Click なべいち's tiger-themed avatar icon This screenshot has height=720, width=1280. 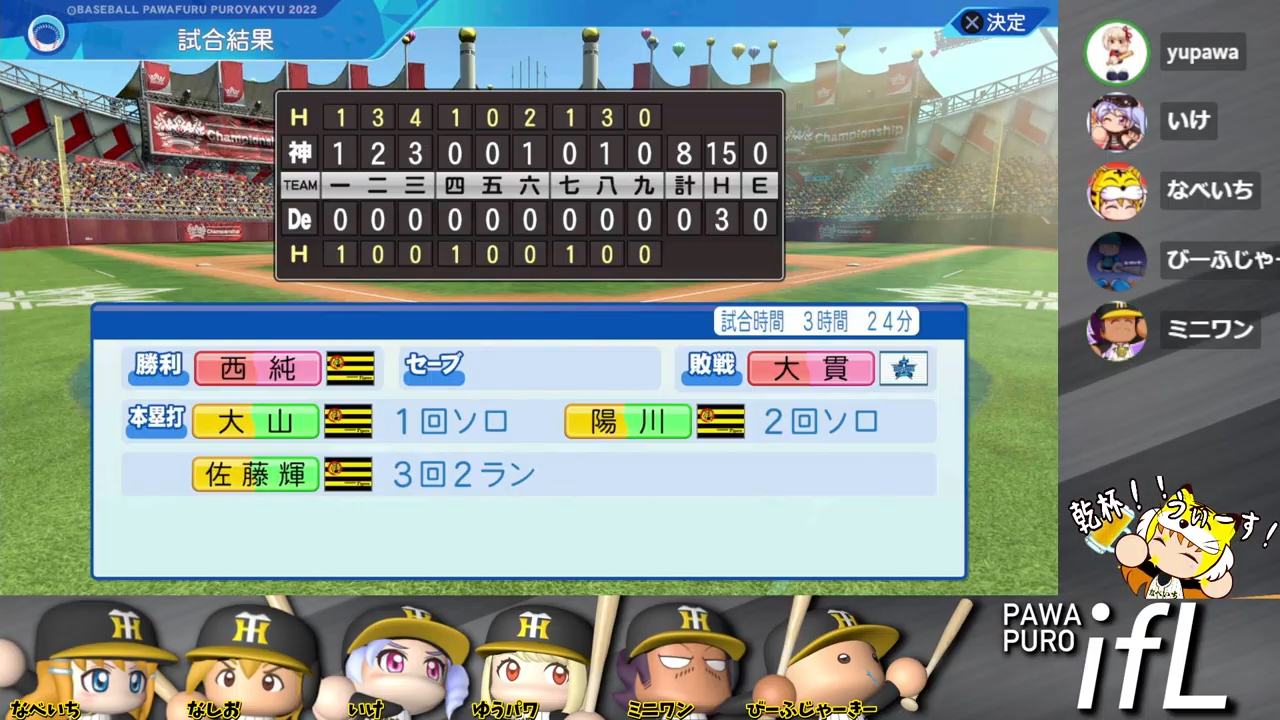1115,191
